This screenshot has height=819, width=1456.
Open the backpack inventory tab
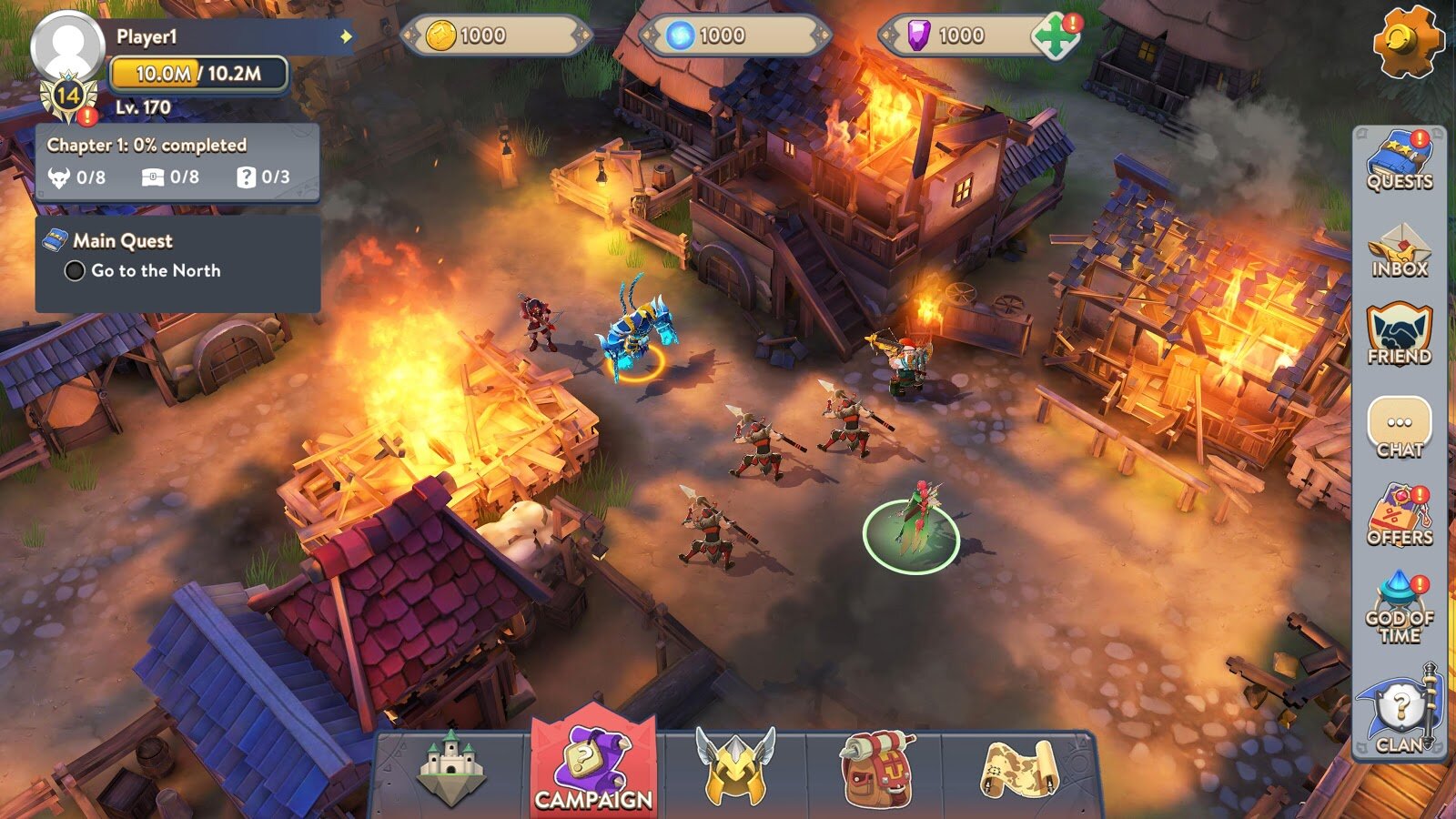pos(877,770)
